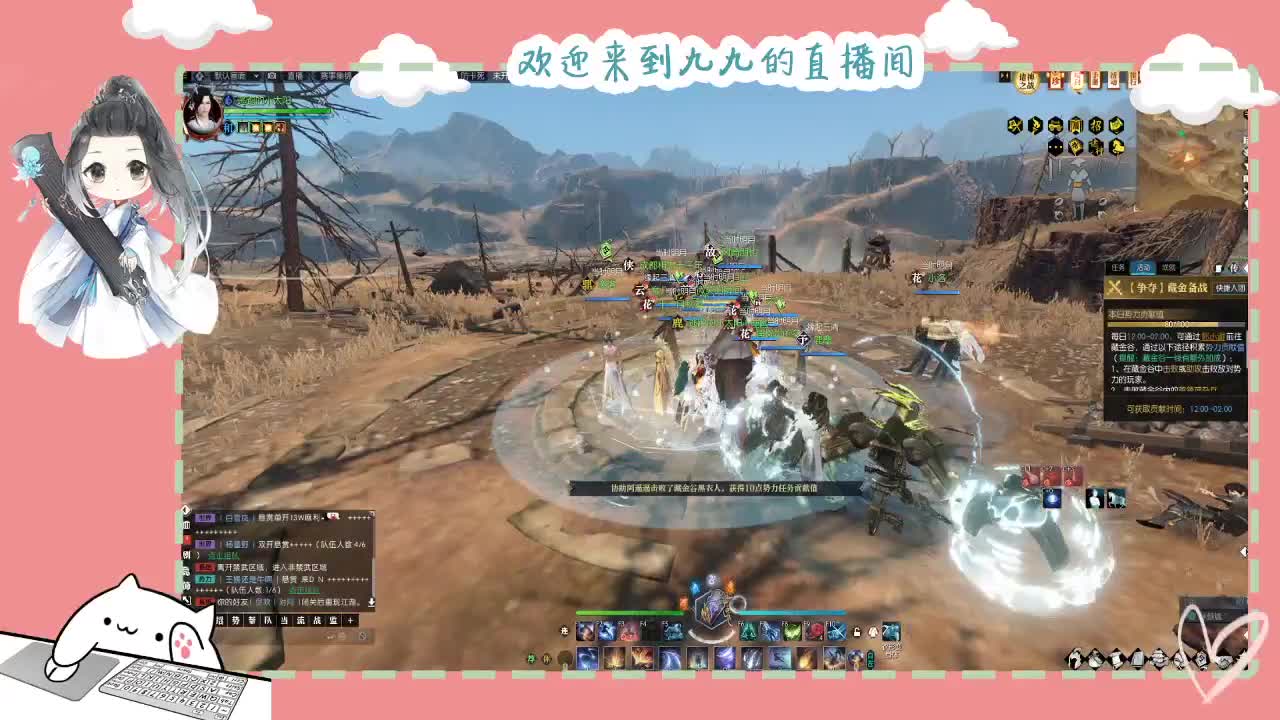Open the 活动 festival banner icon at top right
Viewport: 1280px width, 720px height.
coord(1116,80)
